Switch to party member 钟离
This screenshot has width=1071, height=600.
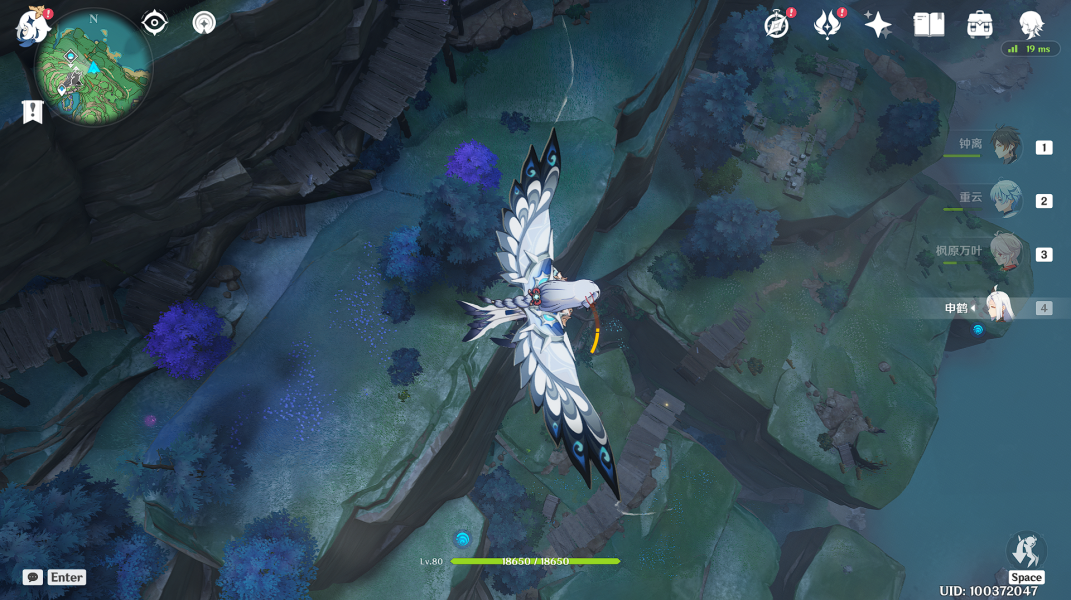[x=1005, y=146]
